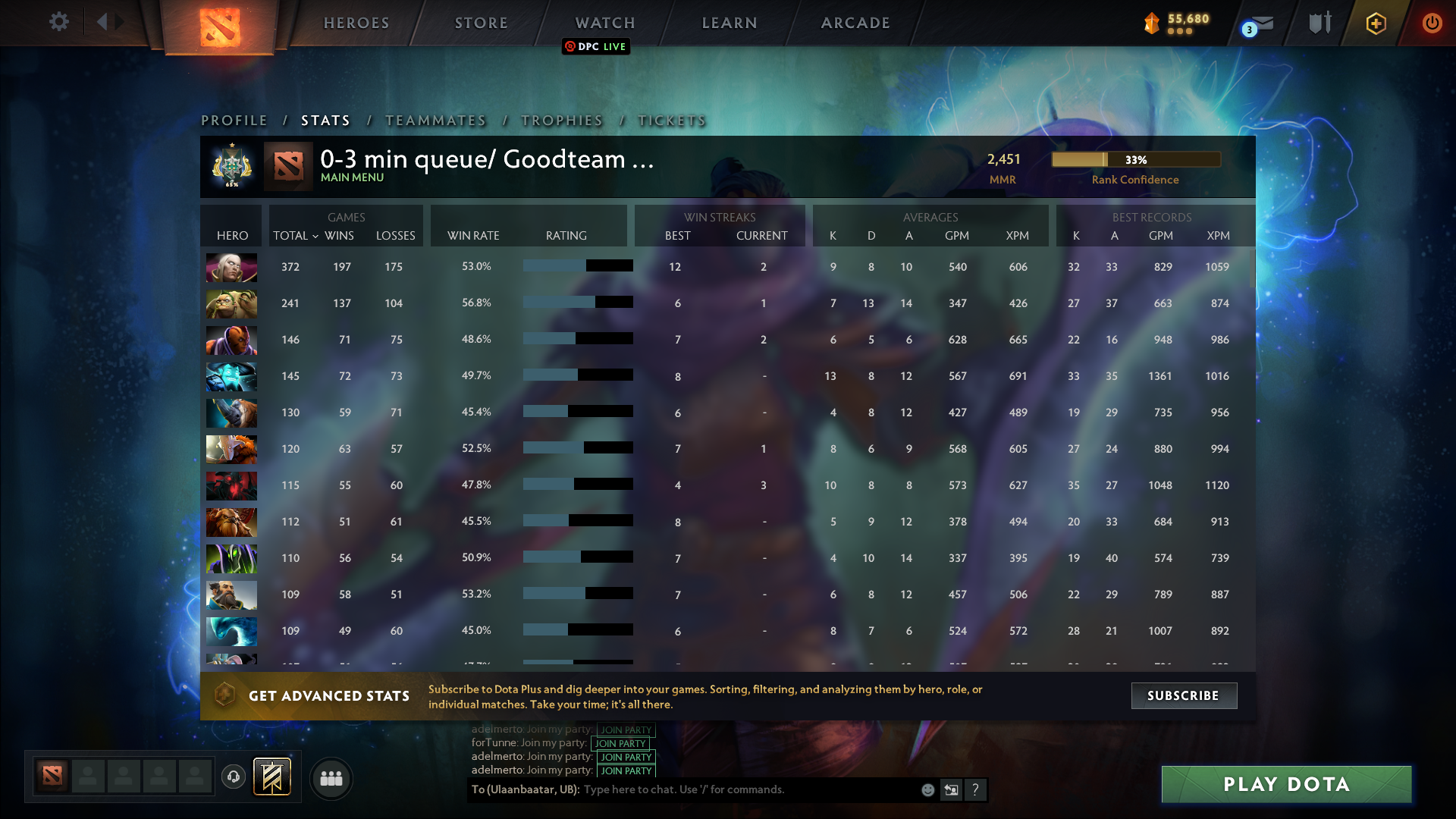Open the Dota Plus hexagon icon
The height and width of the screenshot is (819, 1456).
1376,24
